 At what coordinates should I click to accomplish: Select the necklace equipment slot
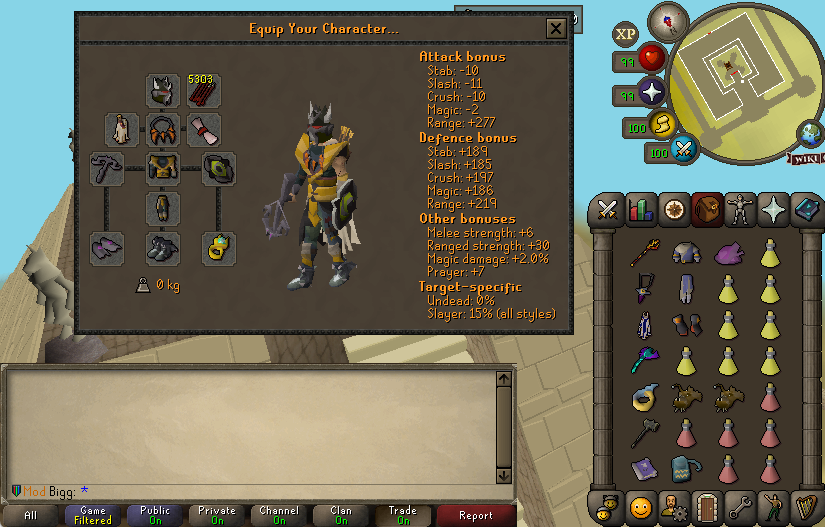[x=163, y=129]
